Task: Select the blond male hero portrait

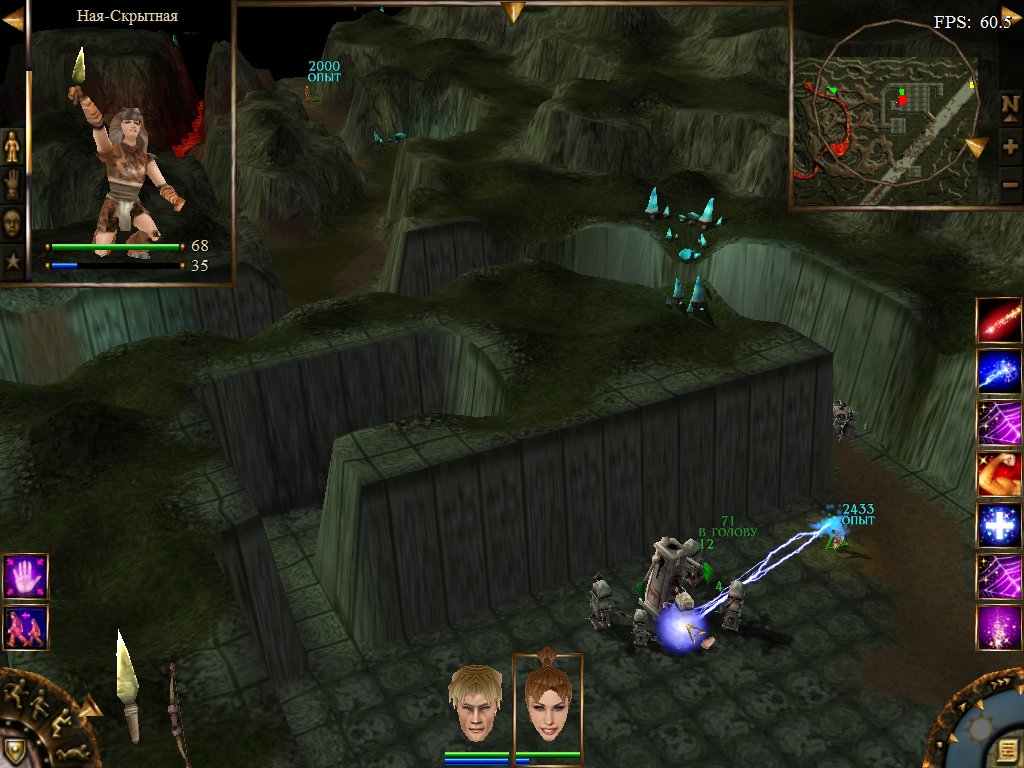Action: click(x=474, y=704)
